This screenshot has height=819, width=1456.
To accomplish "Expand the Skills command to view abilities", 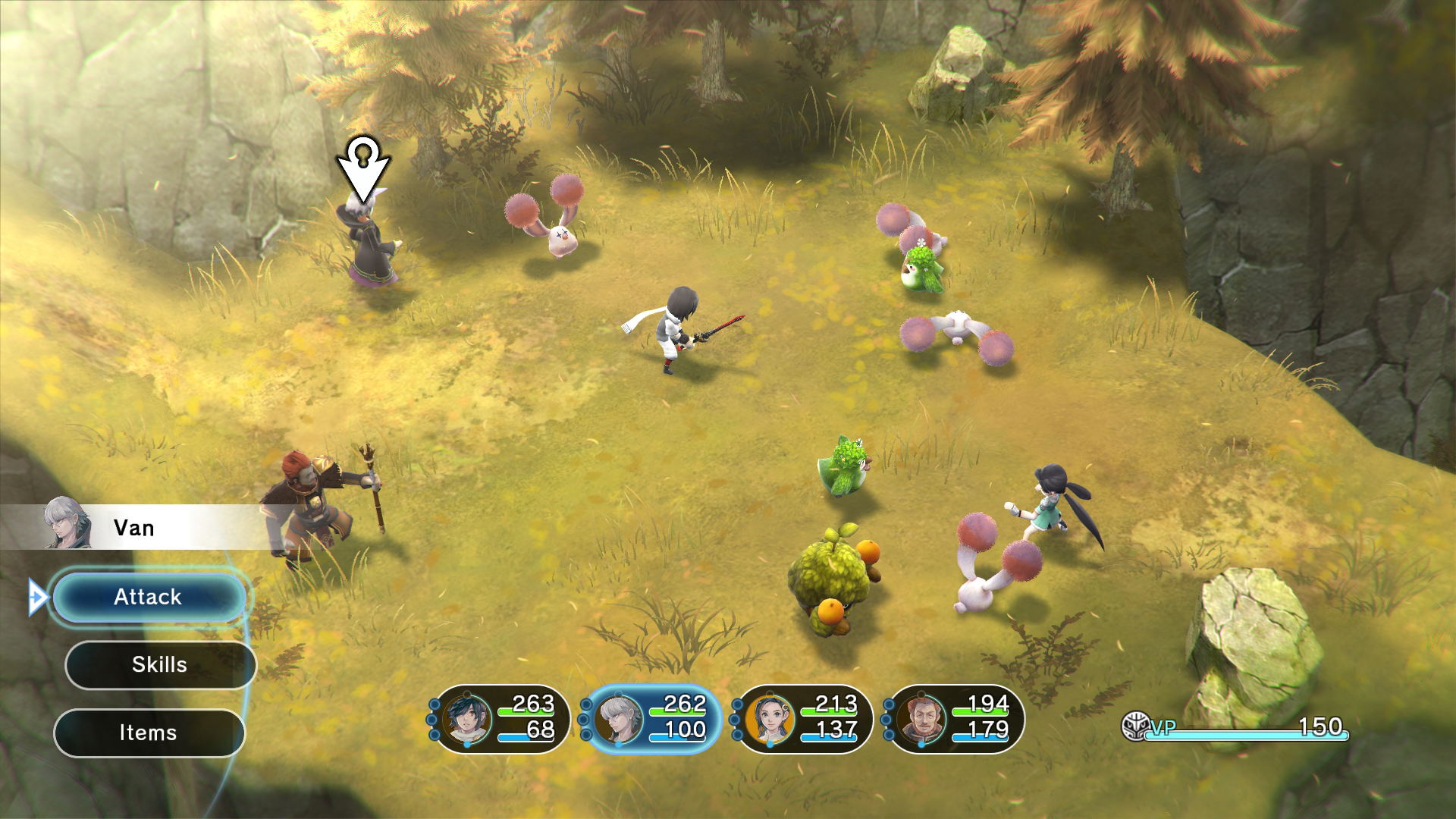I will (159, 665).
